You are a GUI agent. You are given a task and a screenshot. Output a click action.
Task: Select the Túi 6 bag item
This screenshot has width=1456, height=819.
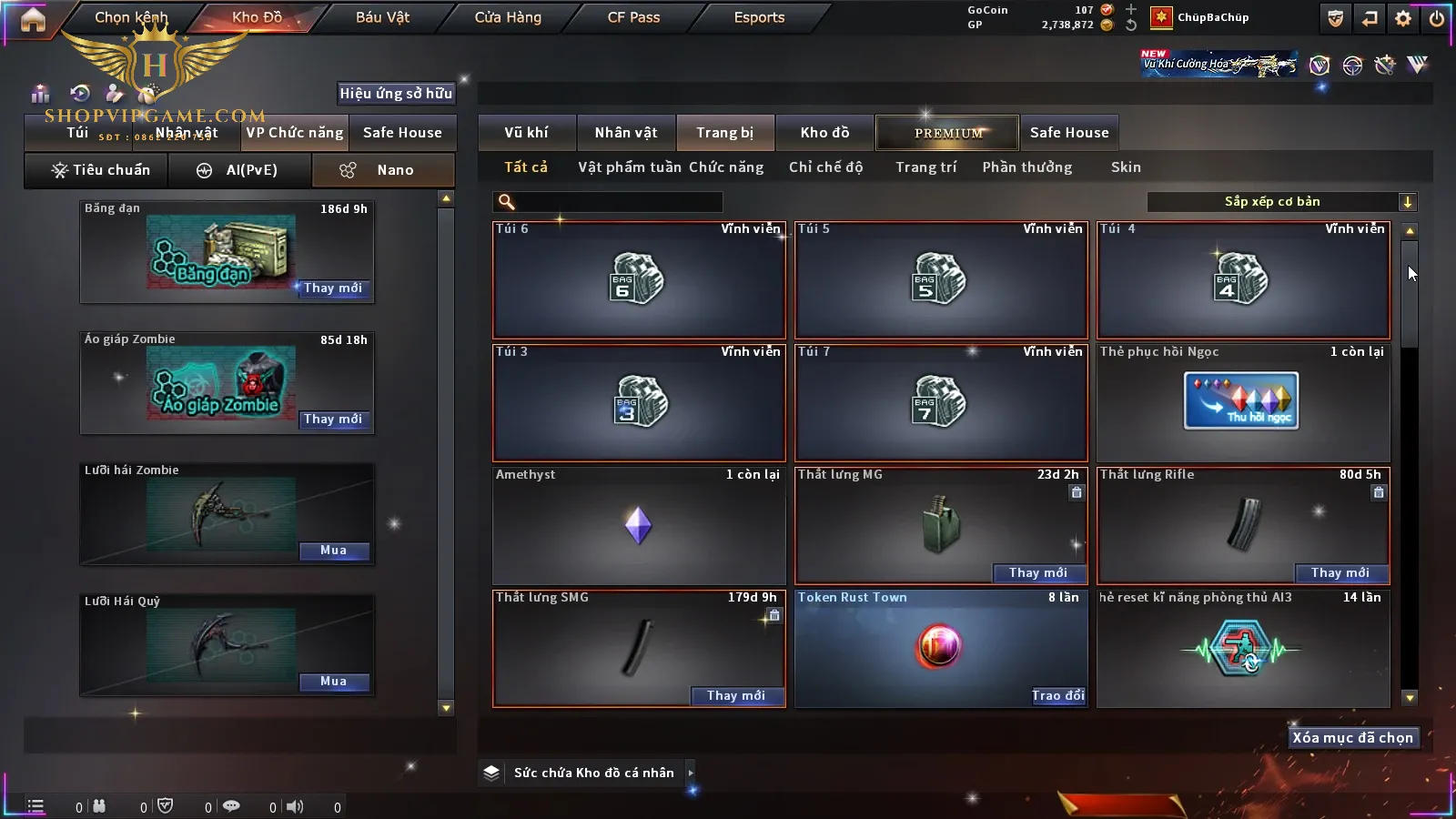tap(638, 280)
